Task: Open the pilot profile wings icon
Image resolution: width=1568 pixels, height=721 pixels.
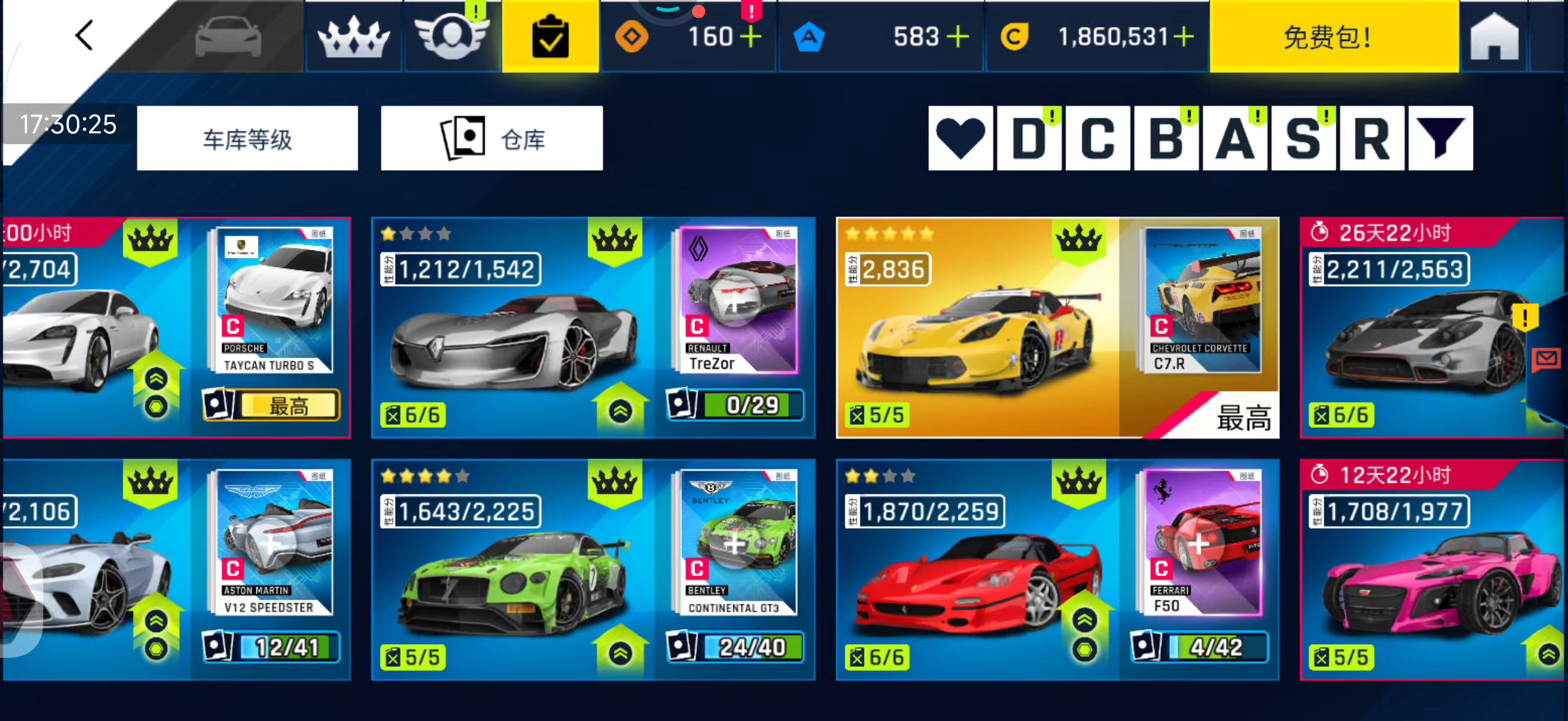Action: [x=452, y=37]
